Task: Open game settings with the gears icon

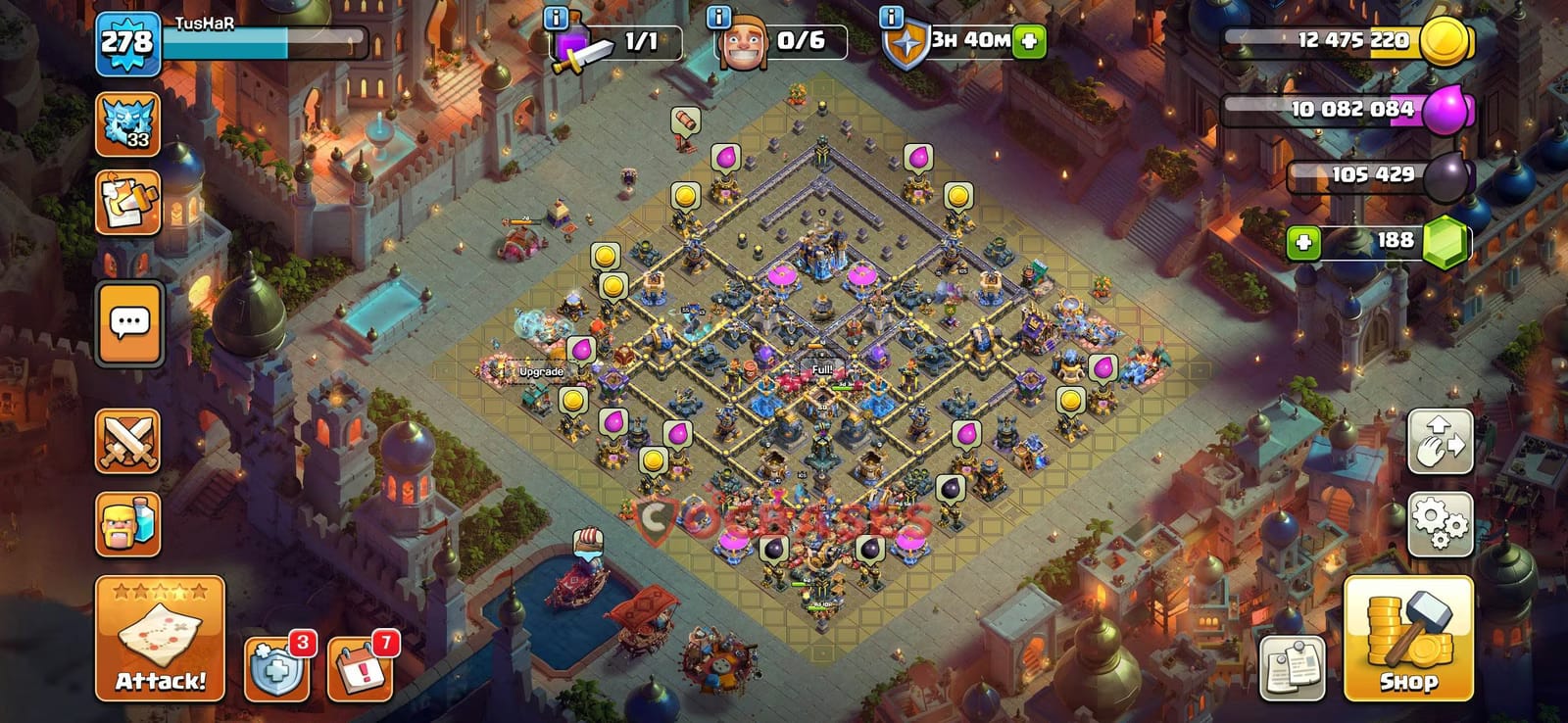Action: pos(1439,524)
